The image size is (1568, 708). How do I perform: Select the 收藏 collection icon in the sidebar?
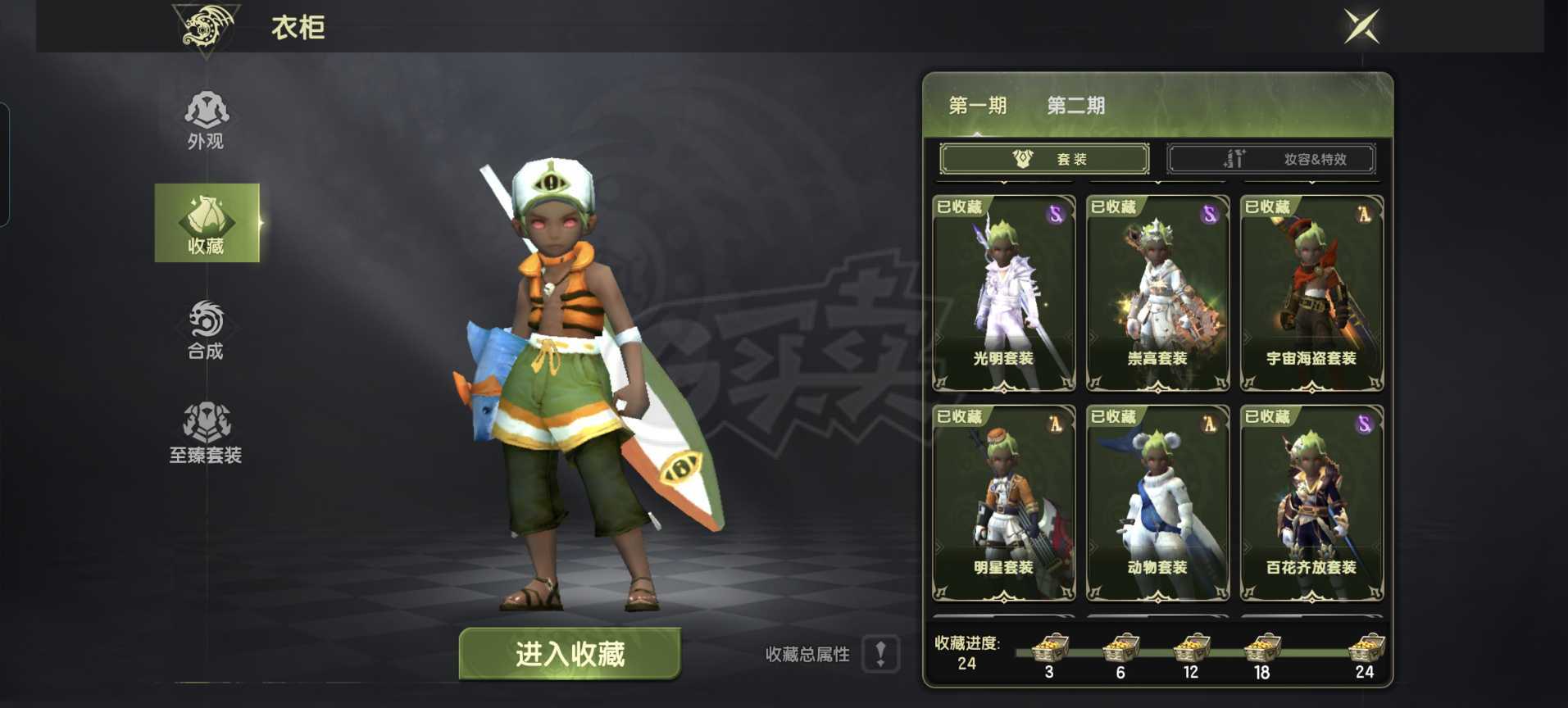205,223
